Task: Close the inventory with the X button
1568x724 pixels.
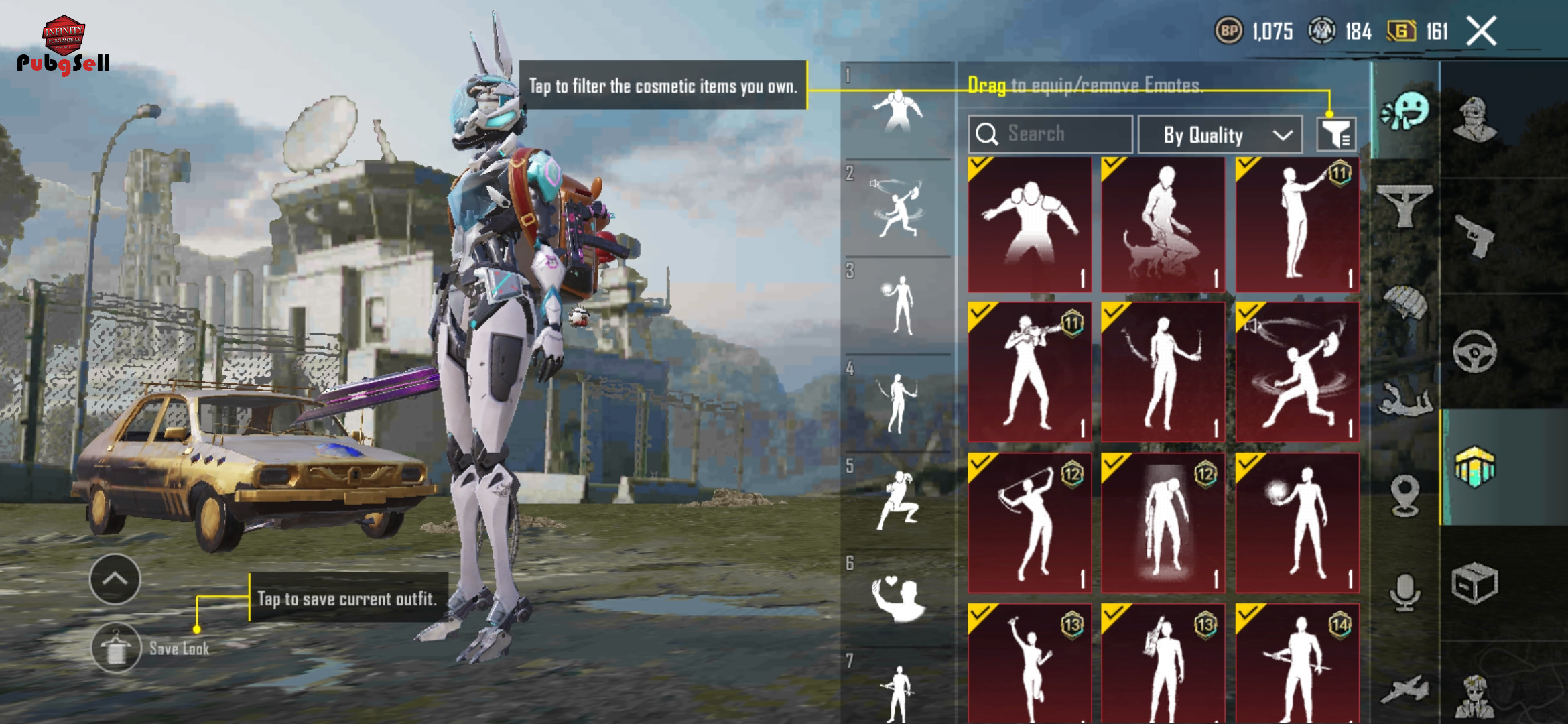Action: point(1482,32)
